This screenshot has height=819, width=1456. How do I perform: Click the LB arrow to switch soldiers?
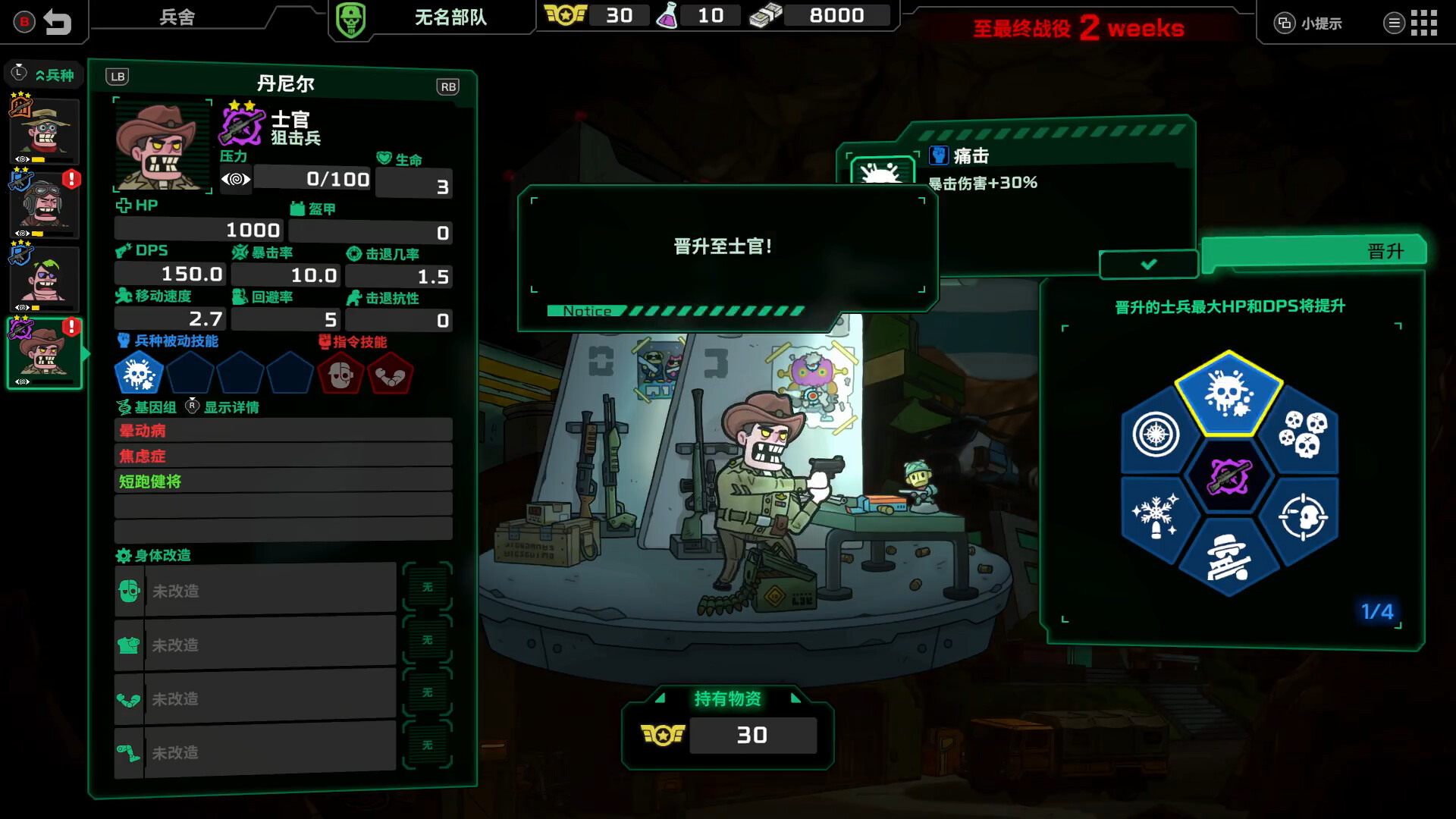click(x=118, y=76)
